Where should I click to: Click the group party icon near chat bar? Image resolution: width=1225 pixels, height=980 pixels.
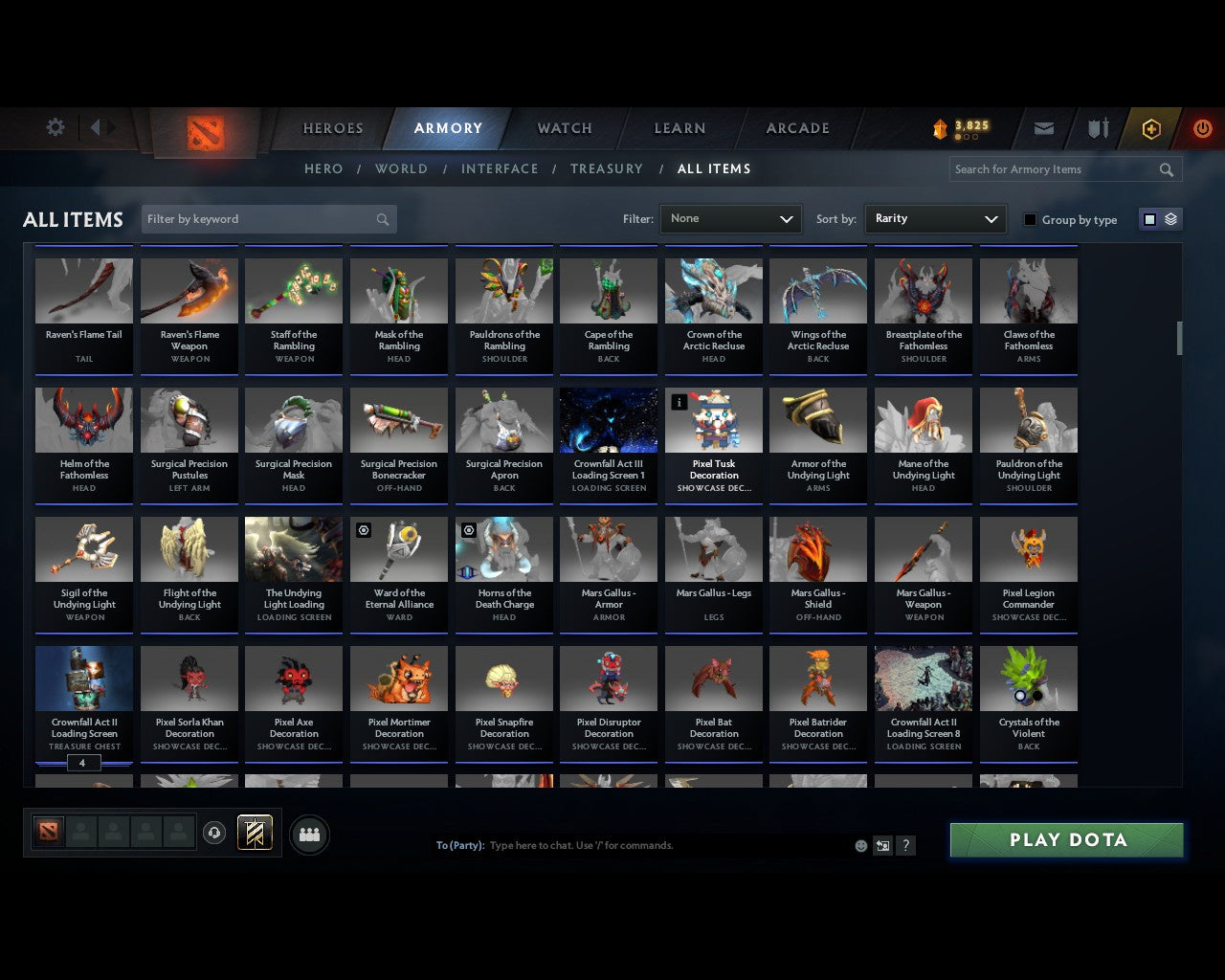pos(309,835)
